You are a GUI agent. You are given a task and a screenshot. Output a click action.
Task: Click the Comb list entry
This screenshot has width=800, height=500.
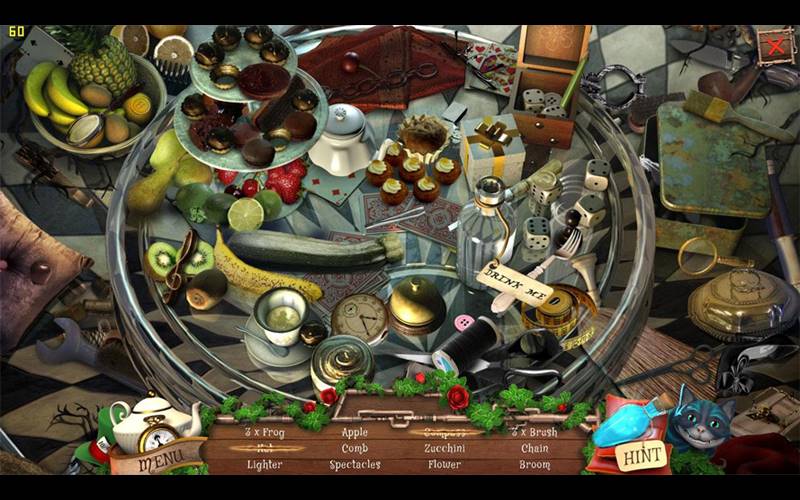click(354, 449)
